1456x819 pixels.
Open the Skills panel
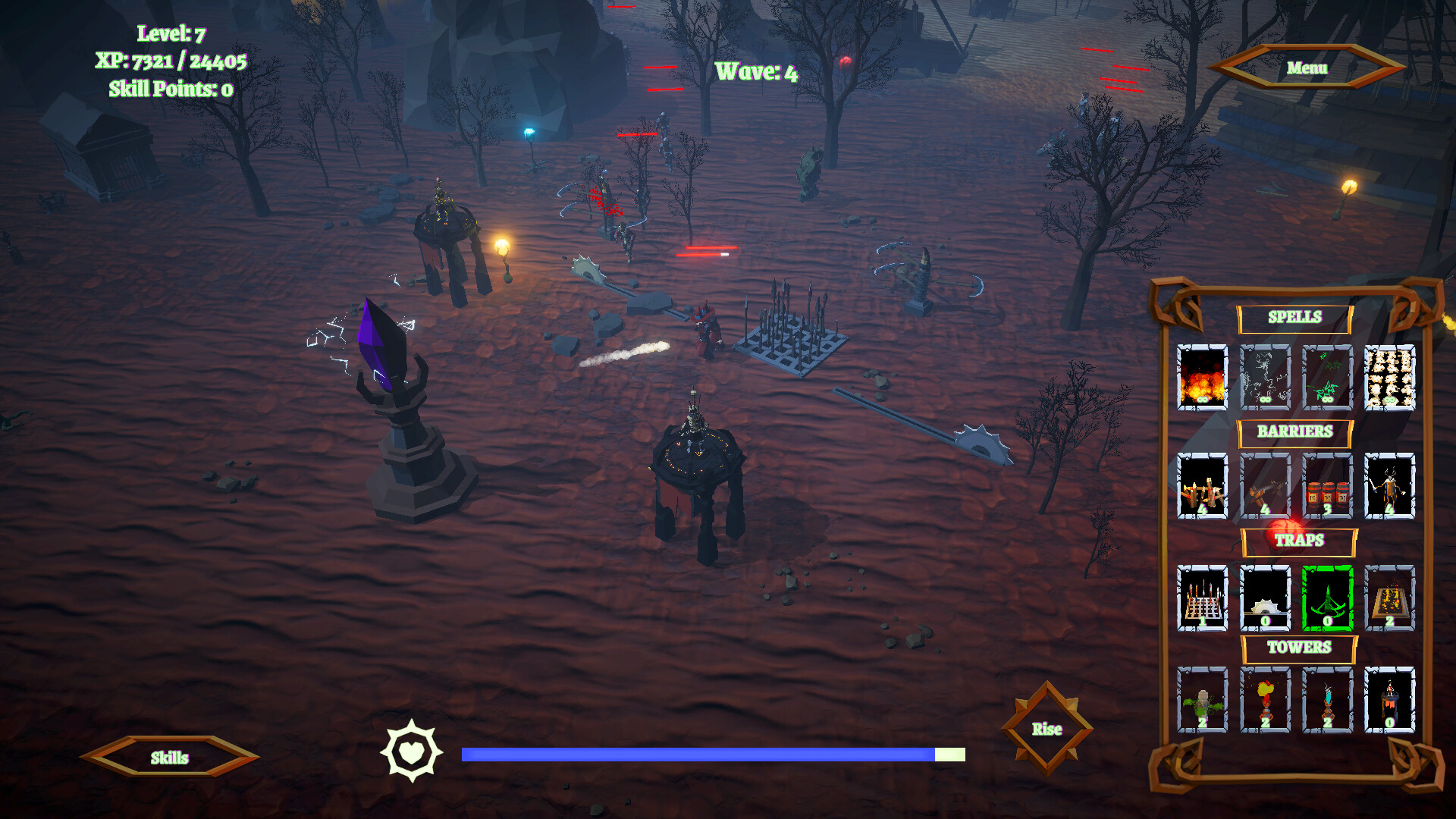169,758
